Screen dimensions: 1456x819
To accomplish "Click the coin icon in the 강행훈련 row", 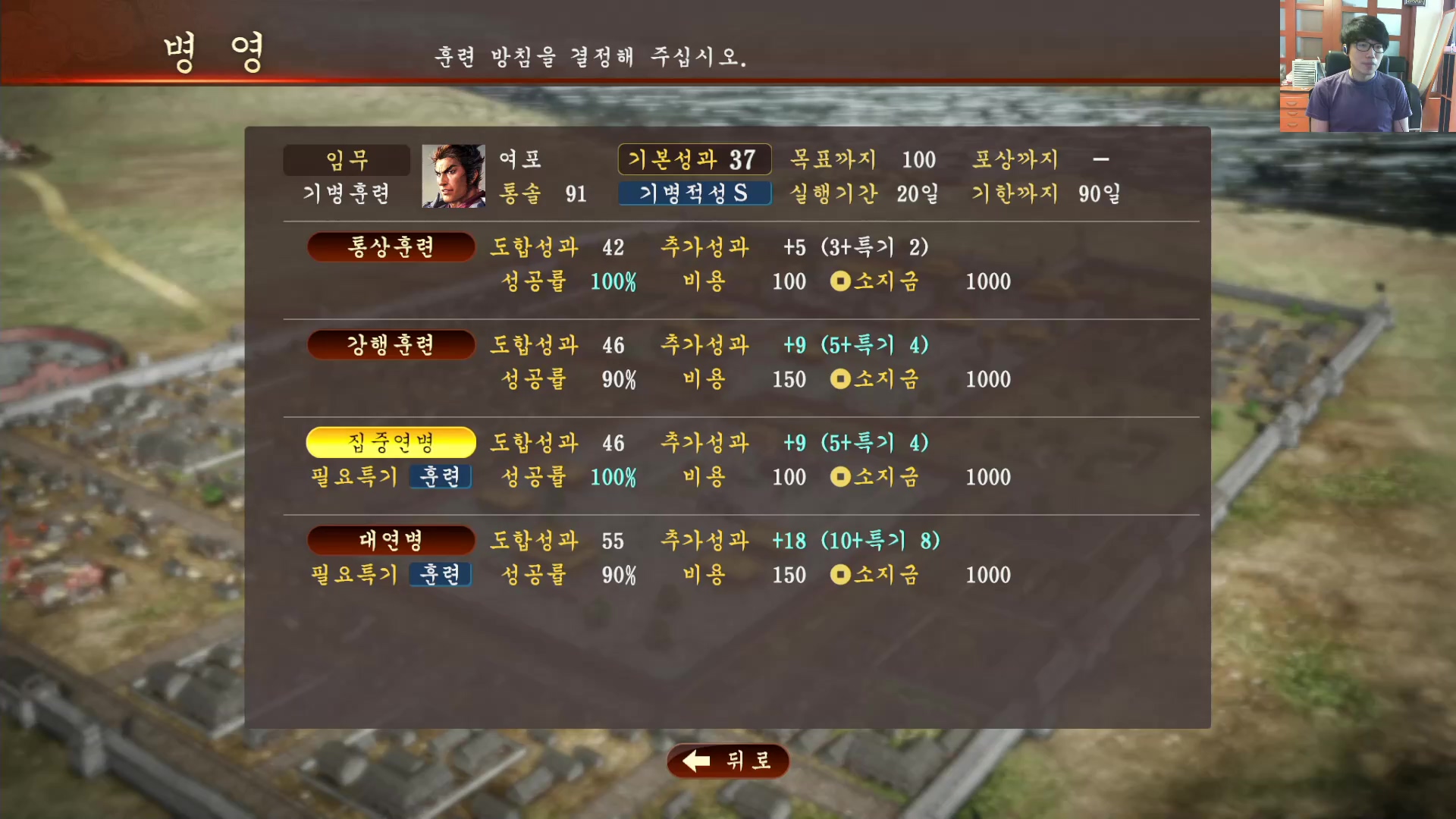I will click(x=840, y=379).
